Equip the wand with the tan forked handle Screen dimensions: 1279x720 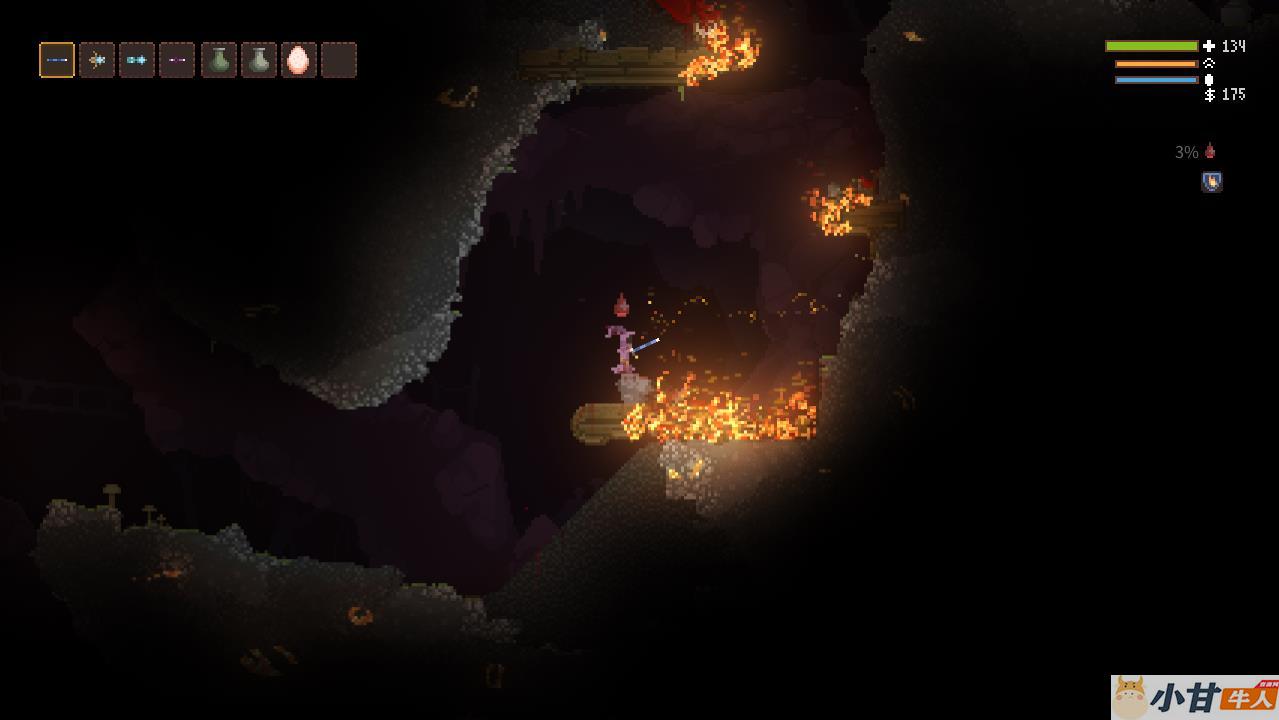97,60
